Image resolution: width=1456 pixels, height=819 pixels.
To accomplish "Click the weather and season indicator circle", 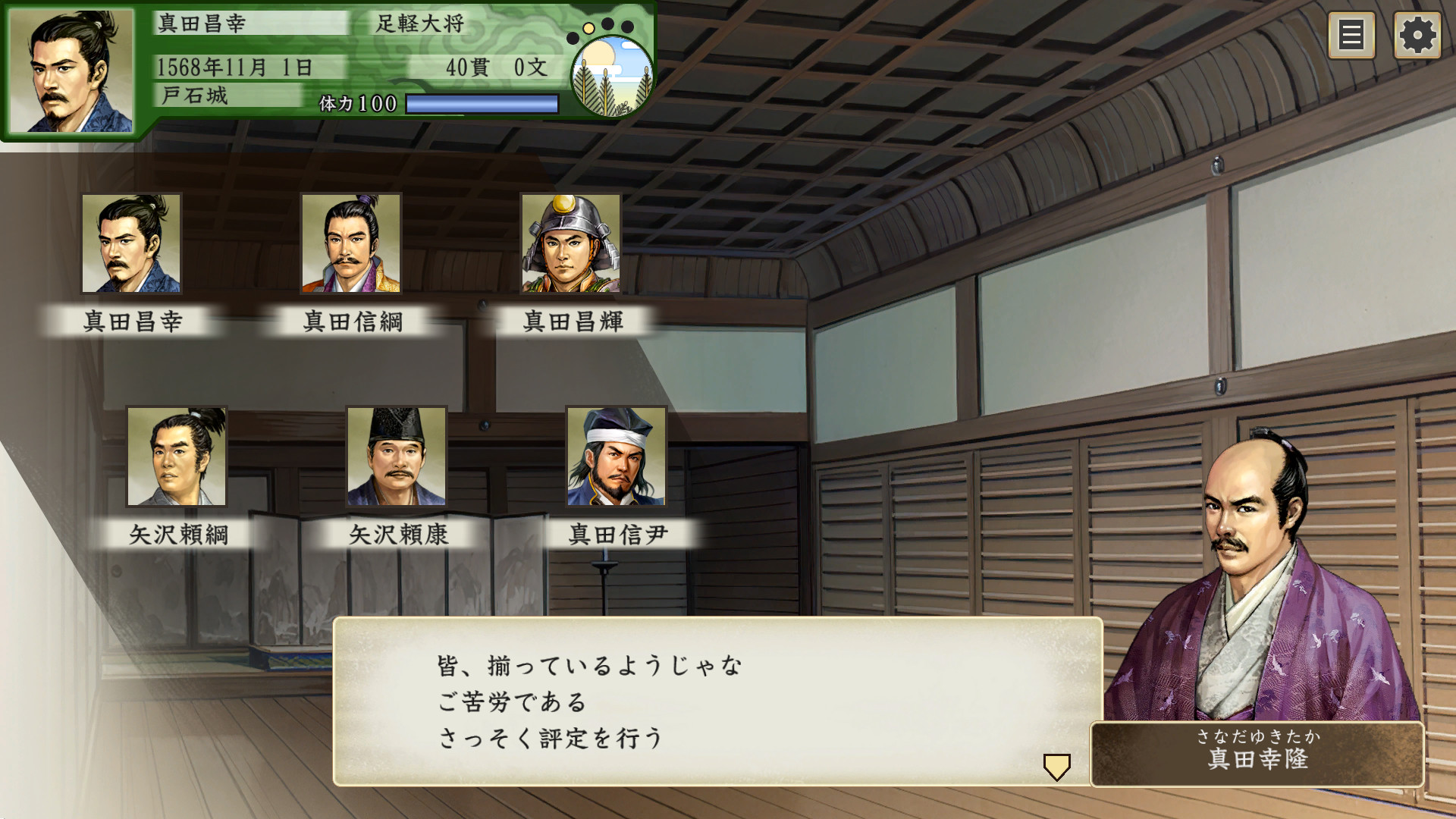I will (x=611, y=77).
